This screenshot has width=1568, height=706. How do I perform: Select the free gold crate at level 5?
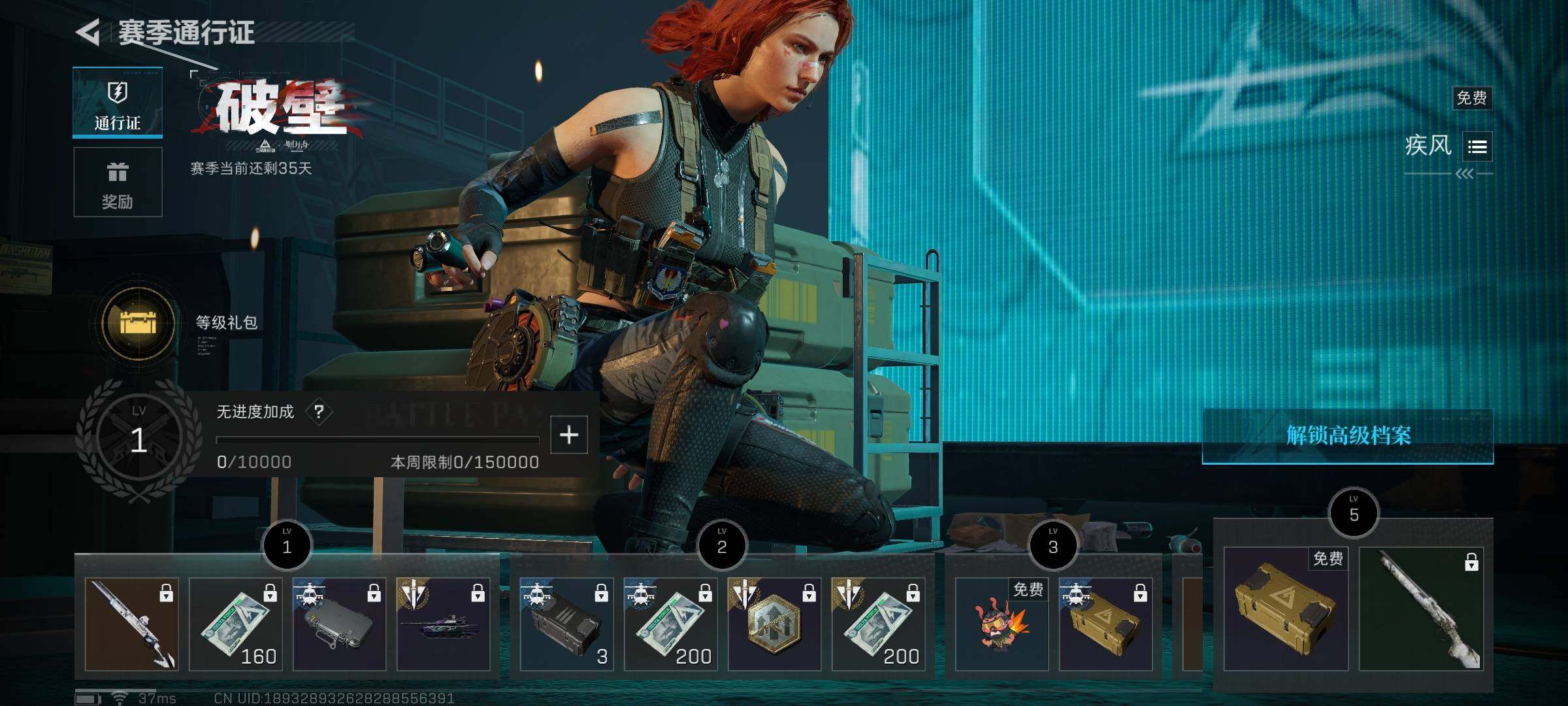pyautogui.click(x=1285, y=609)
